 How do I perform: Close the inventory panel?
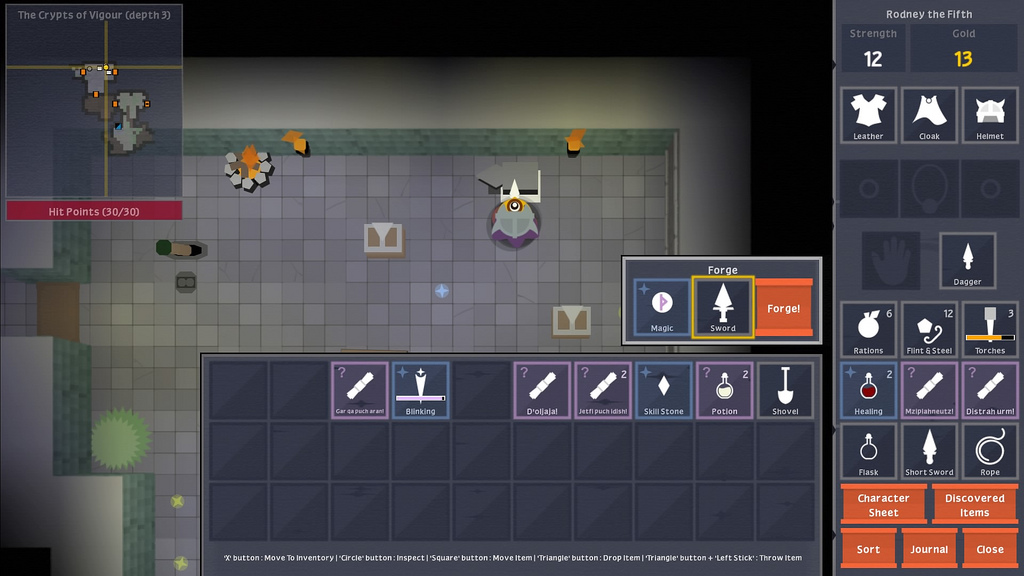990,549
